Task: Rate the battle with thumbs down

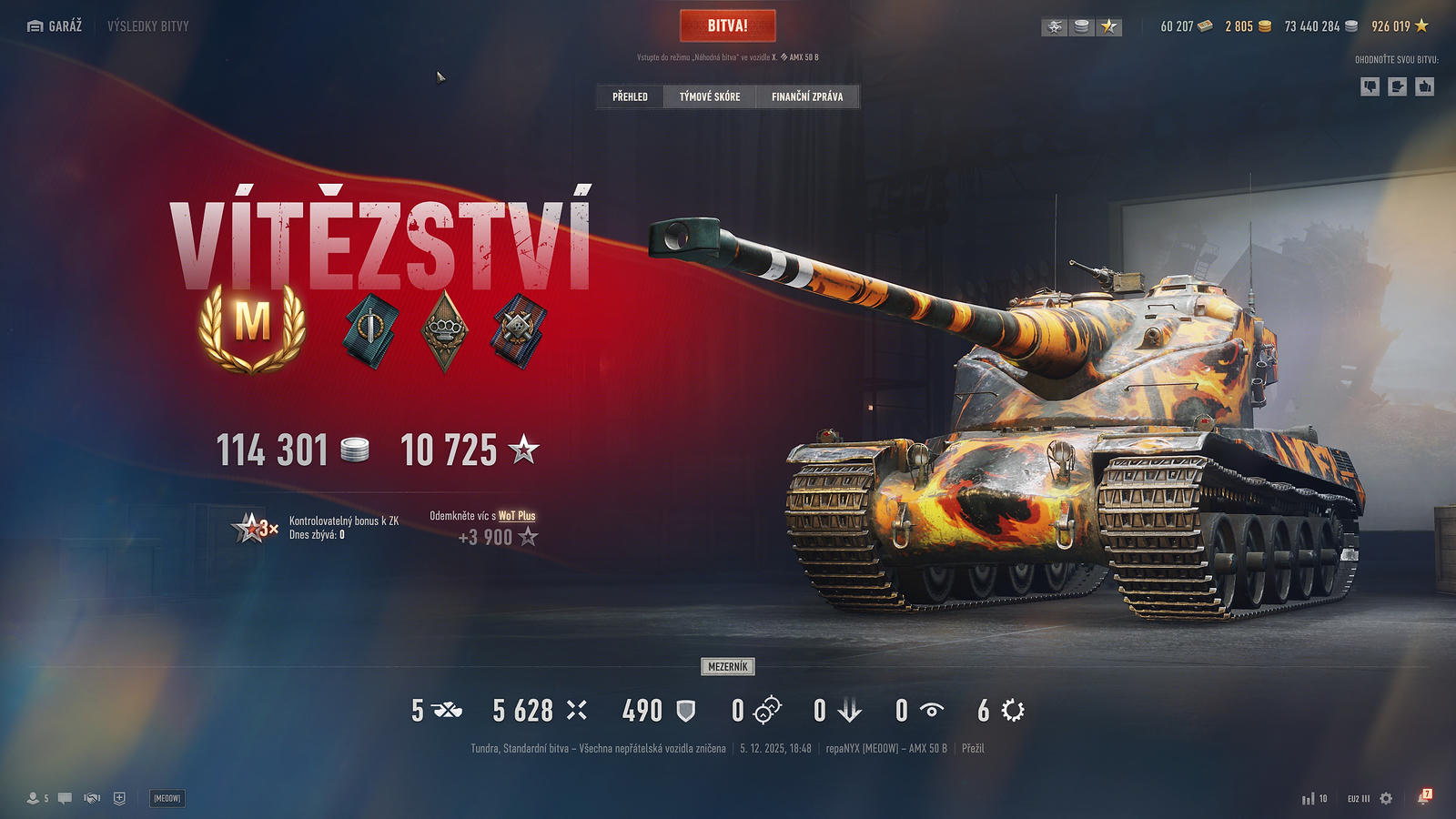Action: click(x=1370, y=86)
